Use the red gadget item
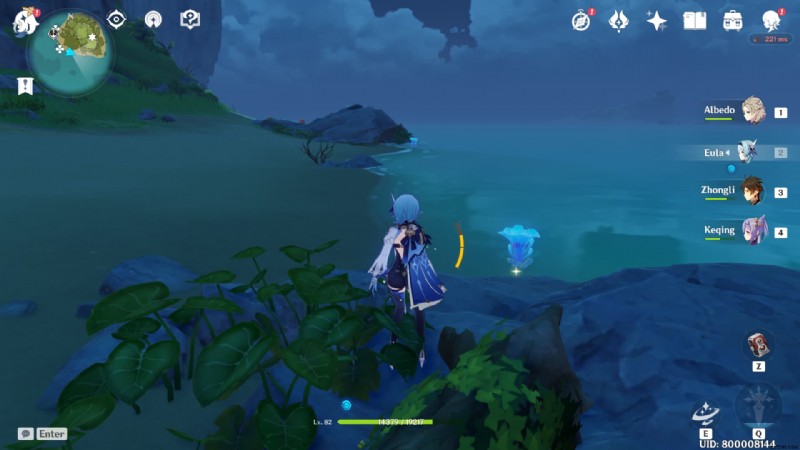Screen dimensions: 800x450 (x=759, y=344)
